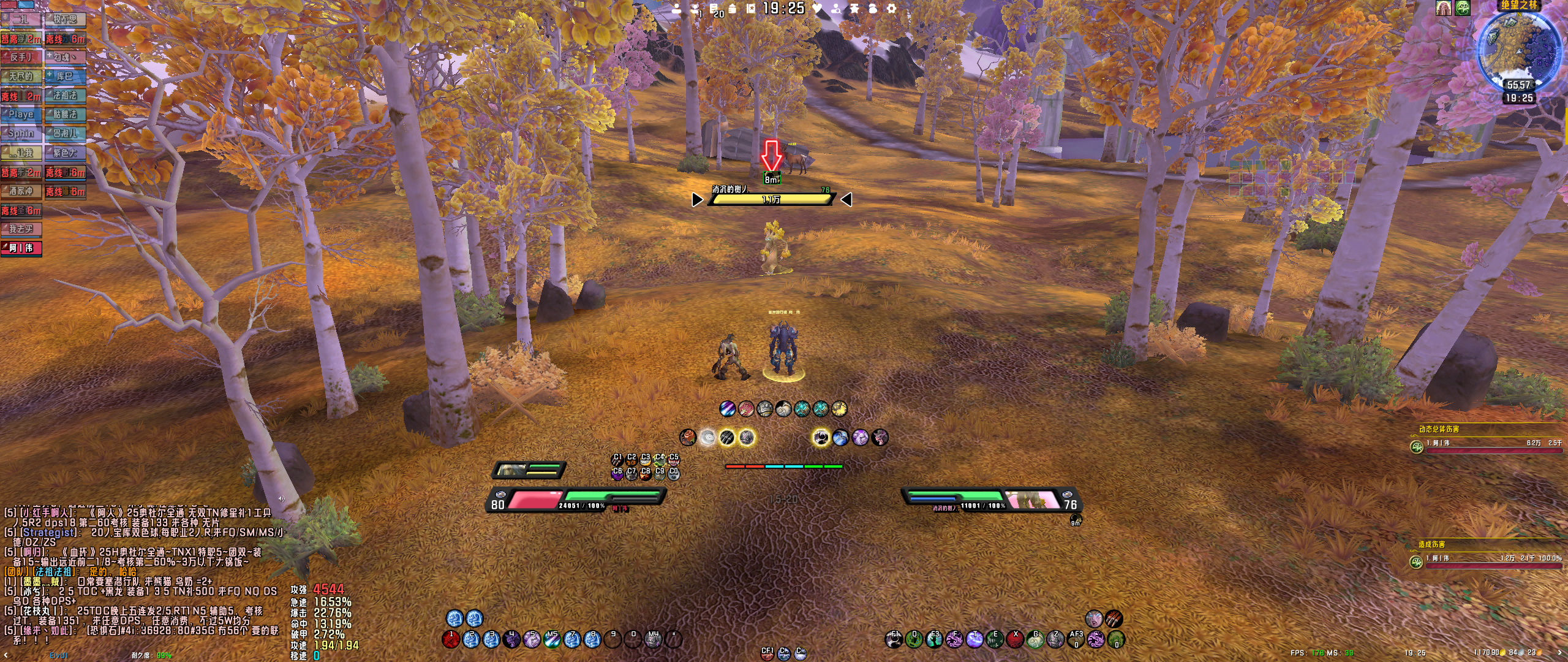This screenshot has width=1568, height=662.
Task: Select raid frame for player 阿丨伟
Action: tap(21, 248)
